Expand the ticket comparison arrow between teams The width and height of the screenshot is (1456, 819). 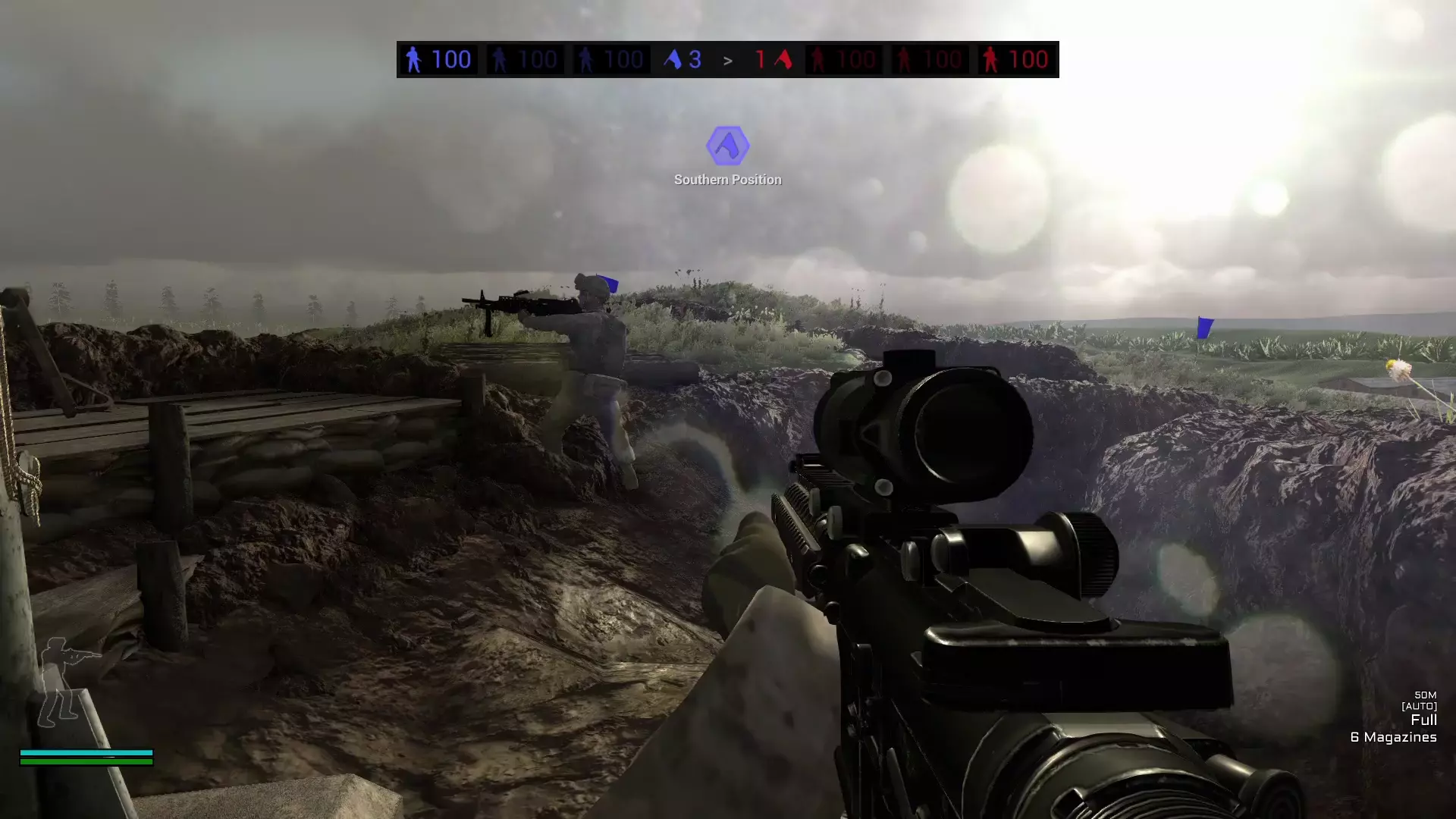728,59
